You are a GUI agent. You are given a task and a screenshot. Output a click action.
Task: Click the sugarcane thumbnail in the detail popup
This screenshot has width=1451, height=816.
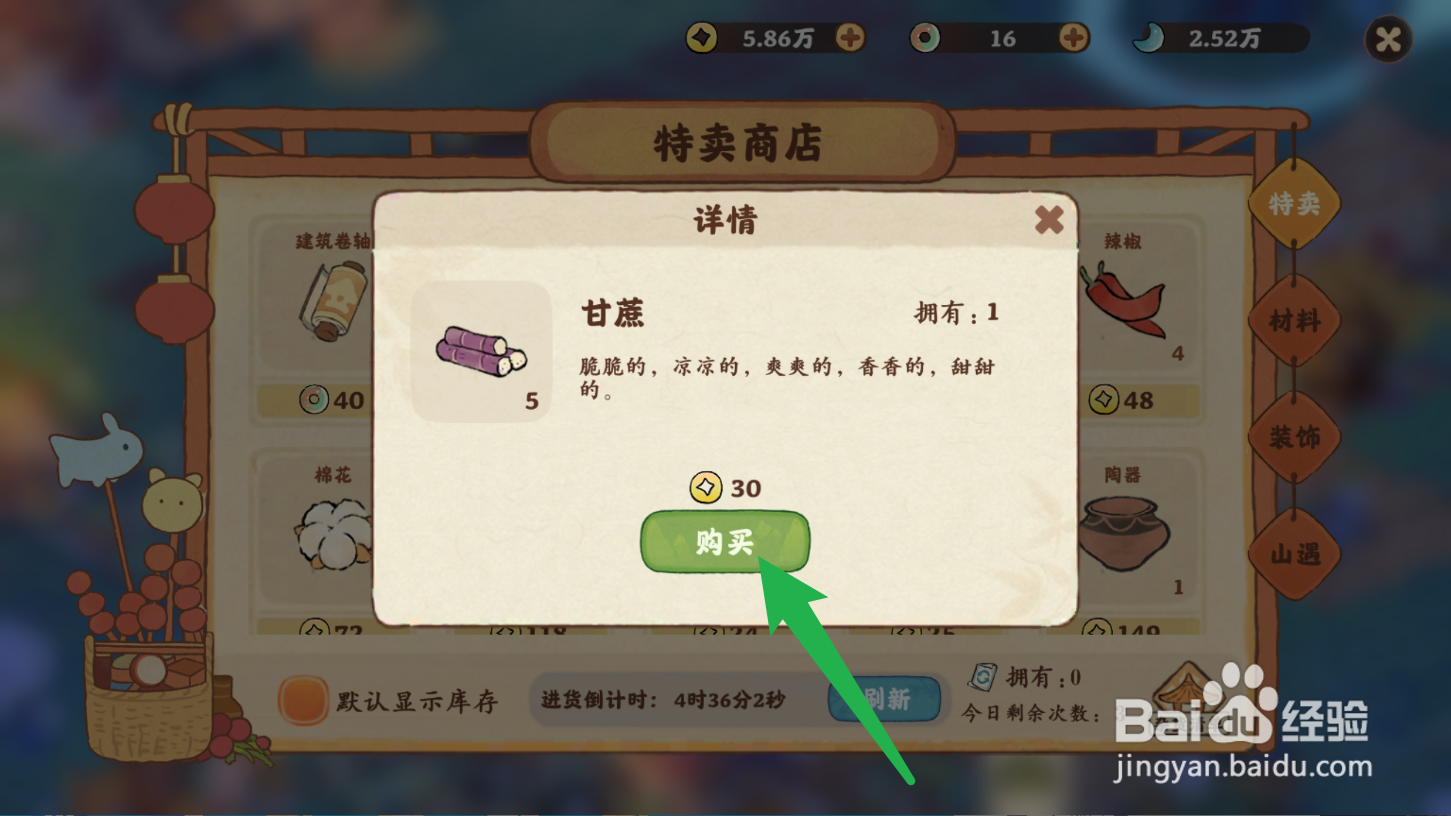(x=480, y=352)
